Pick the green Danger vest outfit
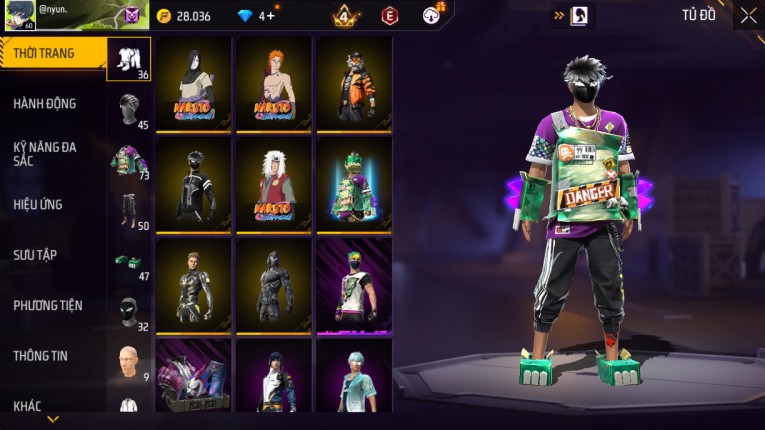 point(354,184)
